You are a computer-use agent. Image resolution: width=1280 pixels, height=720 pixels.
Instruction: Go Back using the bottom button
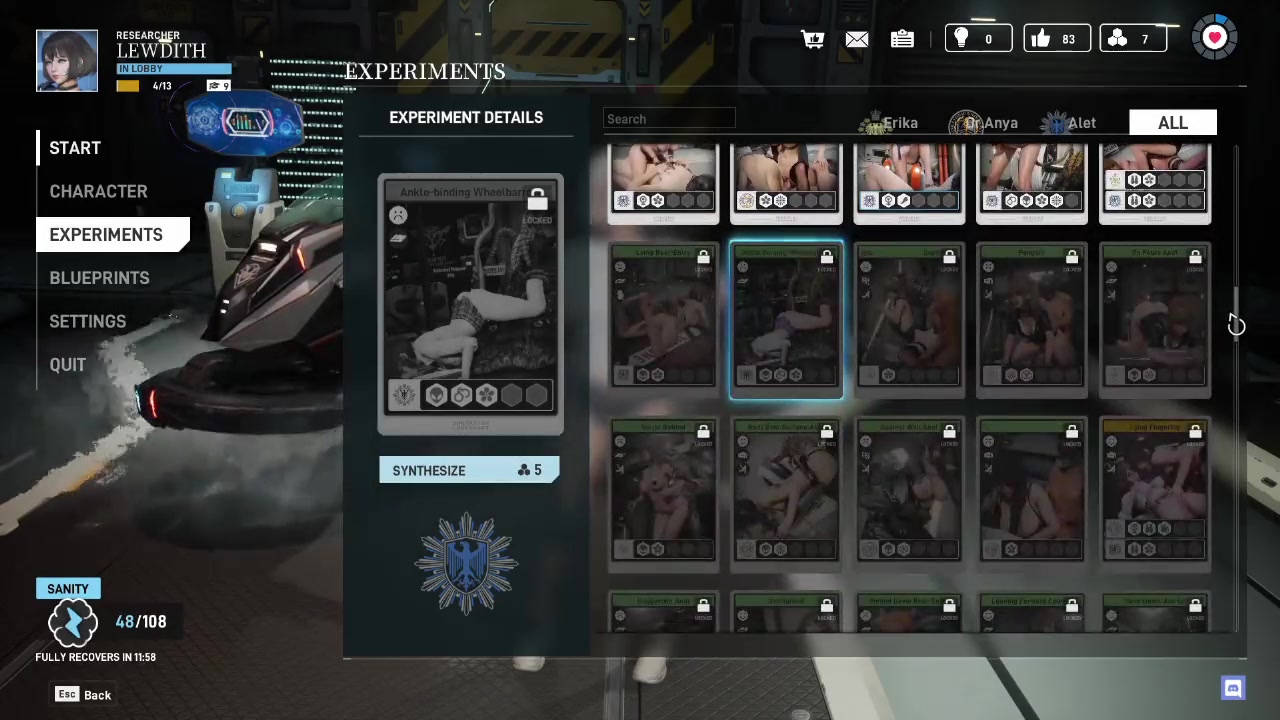point(84,695)
